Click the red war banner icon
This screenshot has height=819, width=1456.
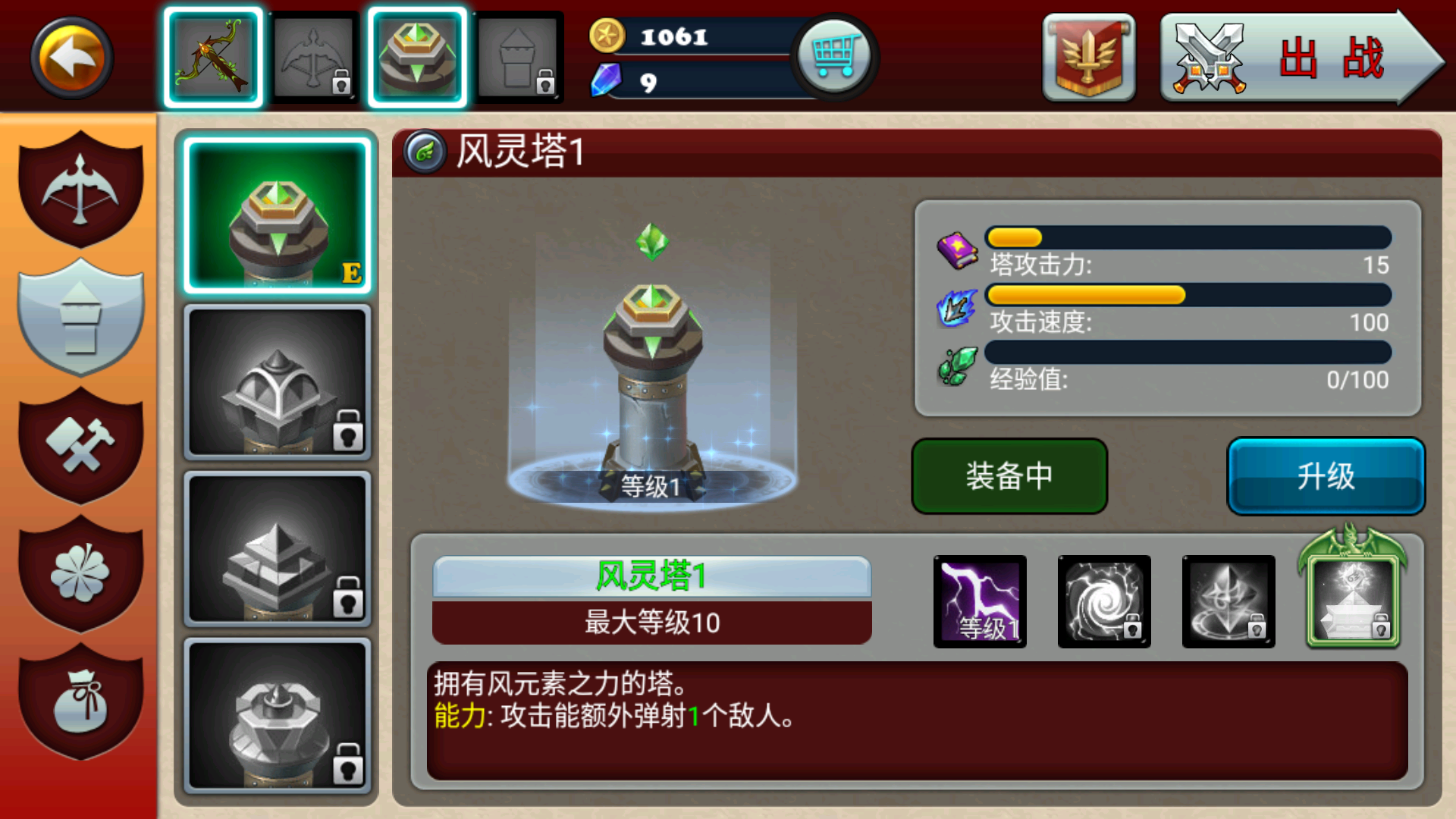pyautogui.click(x=1090, y=57)
